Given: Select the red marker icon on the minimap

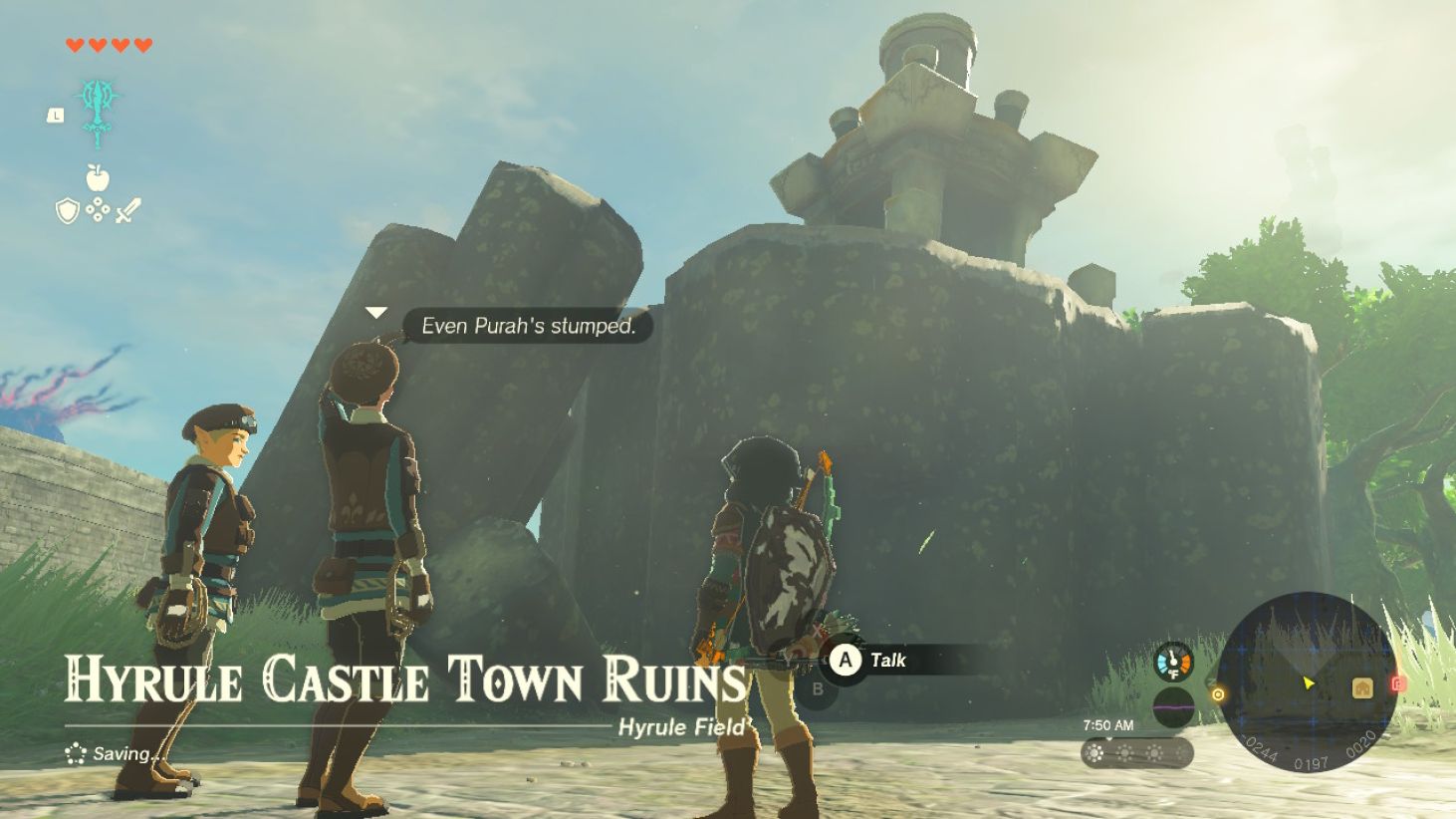Looking at the screenshot, I should tap(1398, 683).
